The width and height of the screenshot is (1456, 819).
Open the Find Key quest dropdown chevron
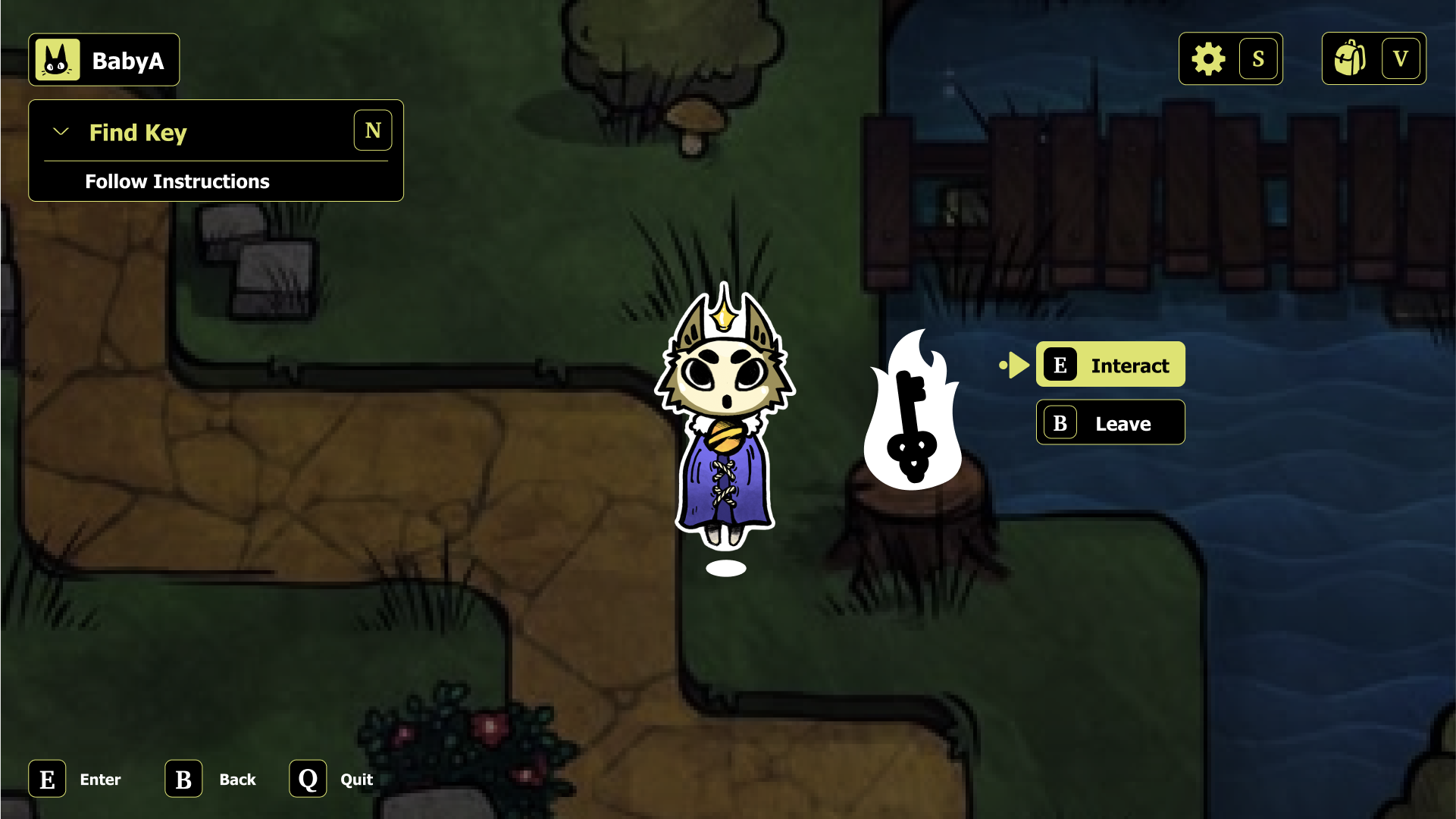coord(61,130)
